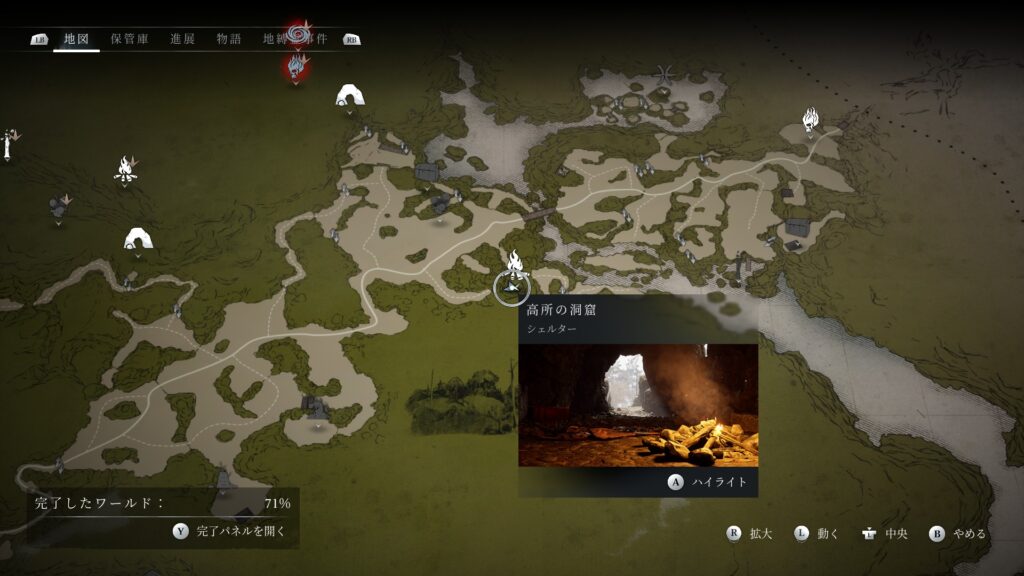1024x576 pixels.
Task: Open the 高所の洞窟 shelter preview image
Action: coord(637,405)
